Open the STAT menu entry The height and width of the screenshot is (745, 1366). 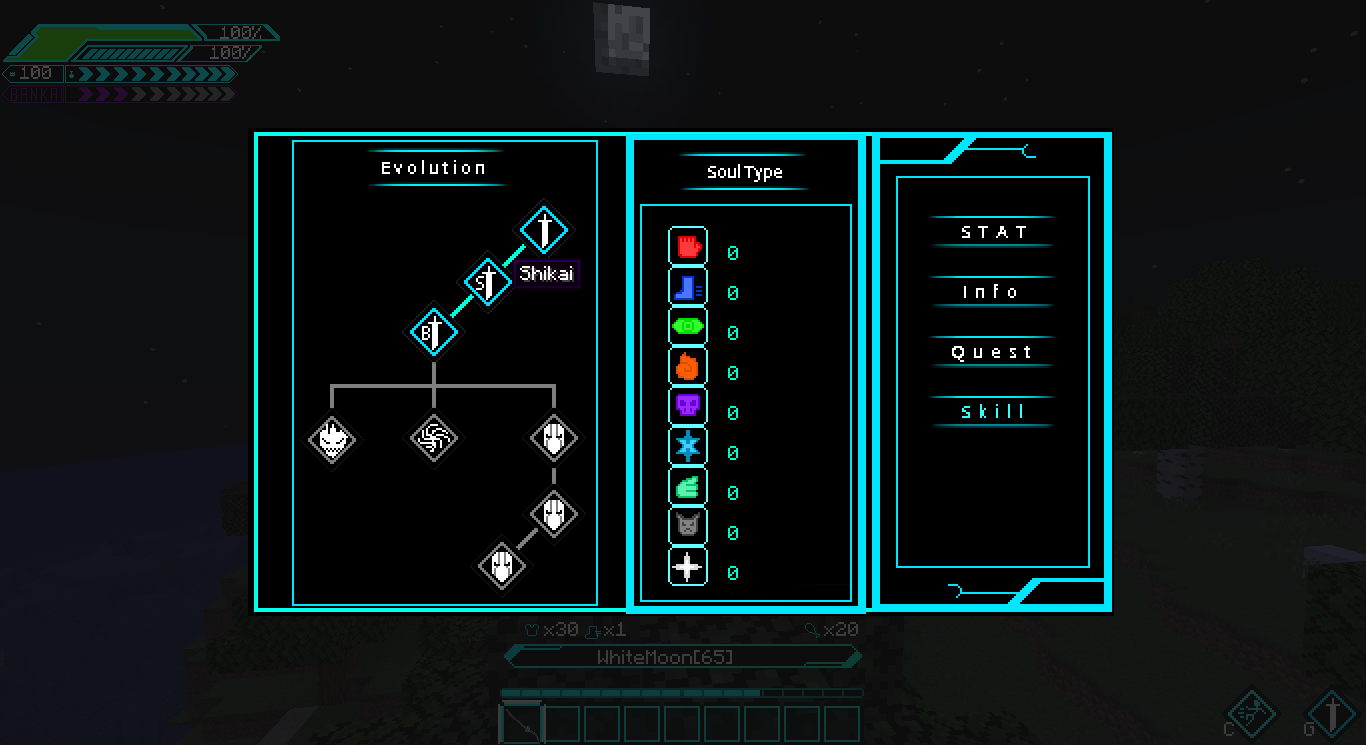point(993,232)
